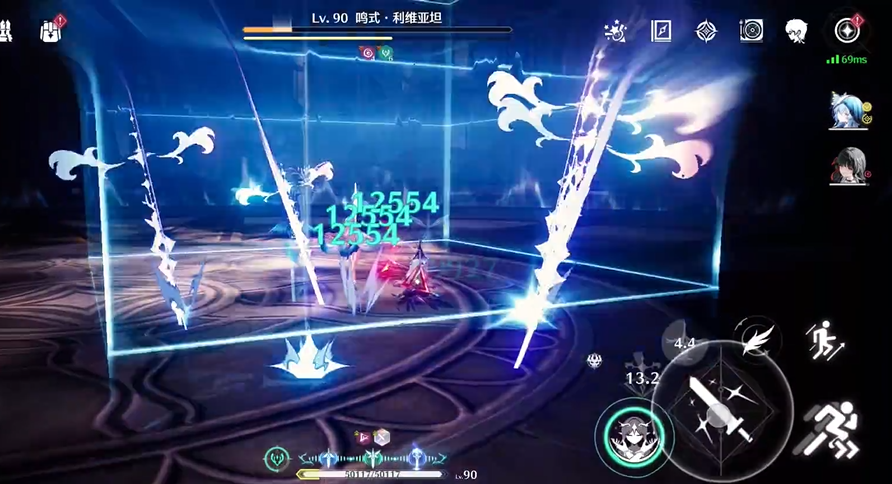Open the four-pointed star convene icon
Viewport: 892px width, 484px height.
[x=706, y=31]
